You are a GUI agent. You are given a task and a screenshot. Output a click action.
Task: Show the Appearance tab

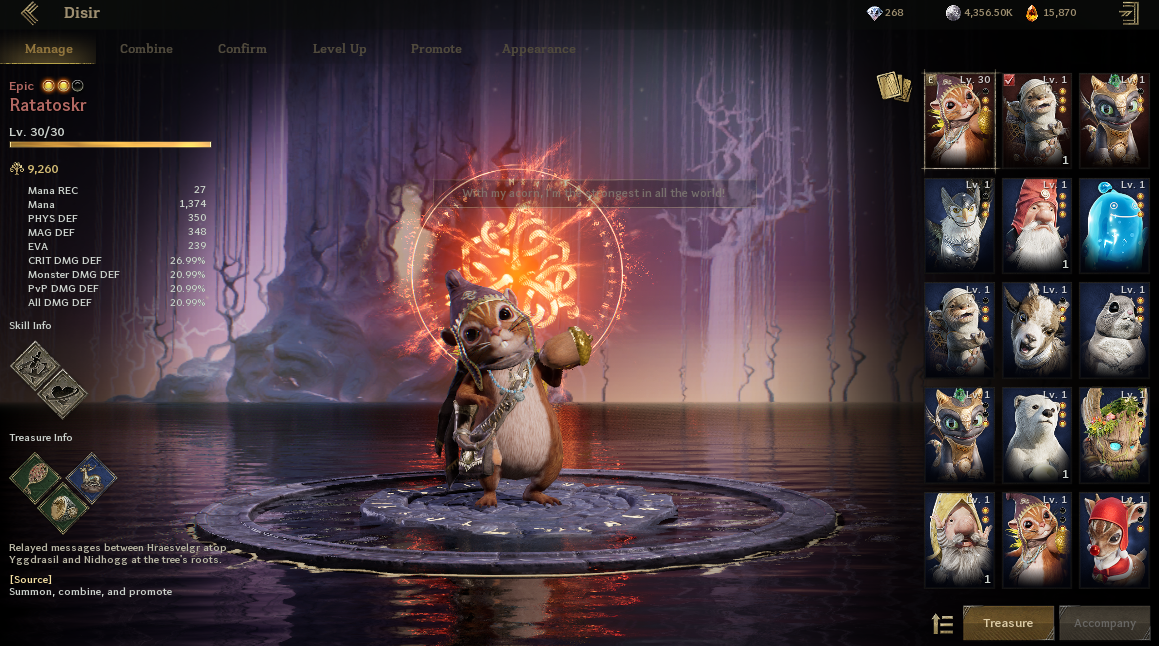(538, 49)
